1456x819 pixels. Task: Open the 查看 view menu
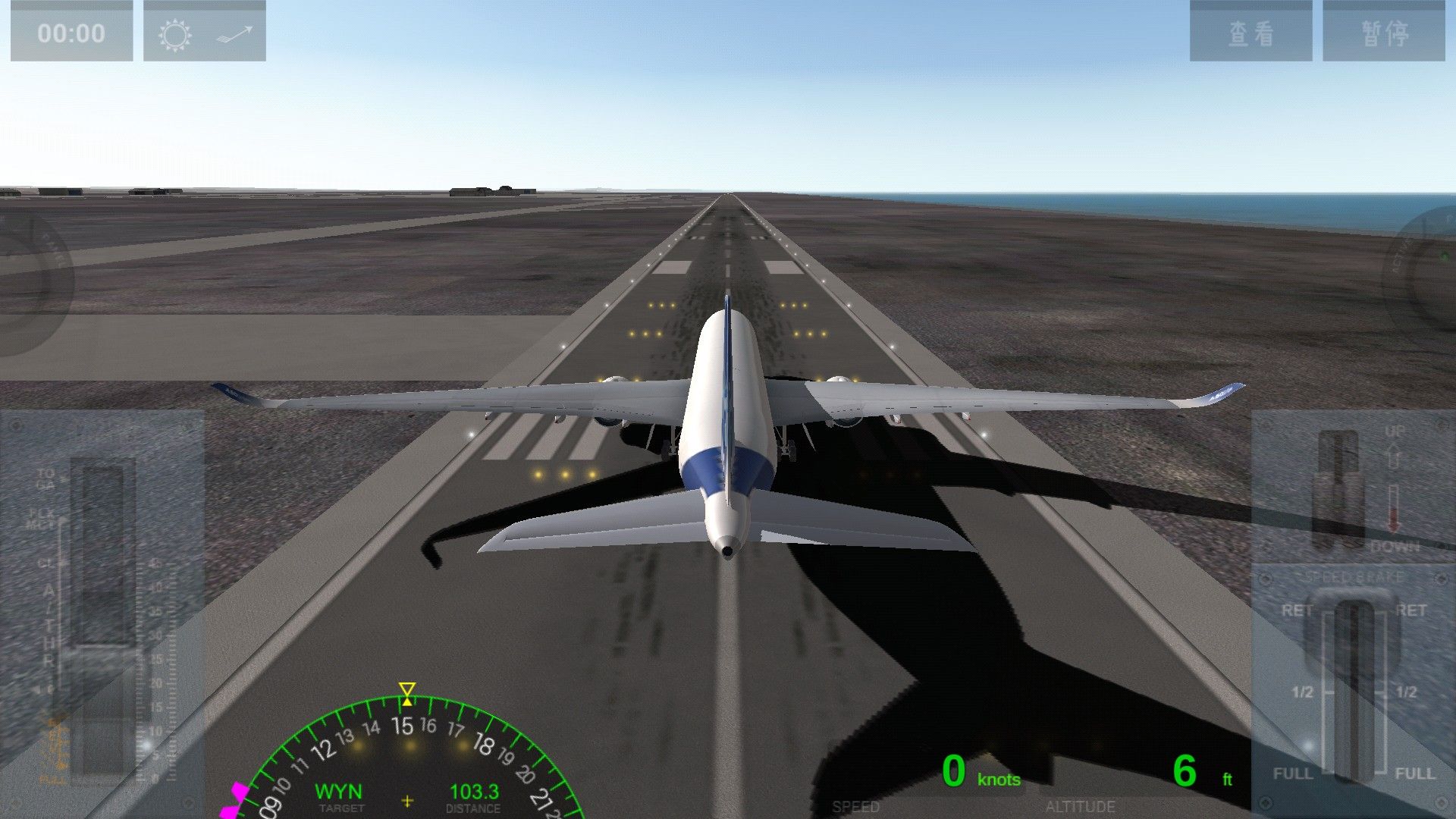(x=1250, y=32)
